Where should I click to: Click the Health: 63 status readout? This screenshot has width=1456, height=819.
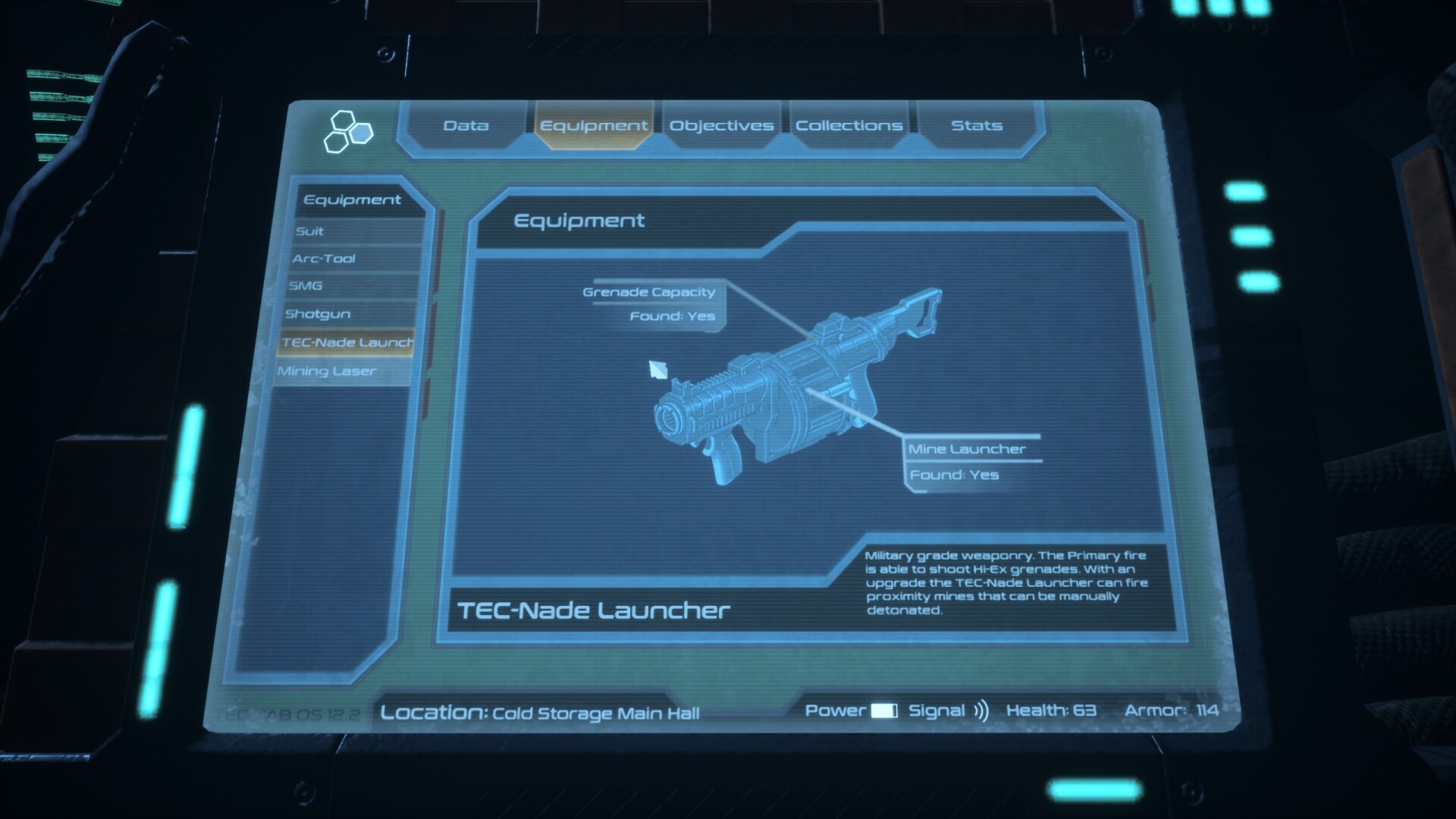1051,710
